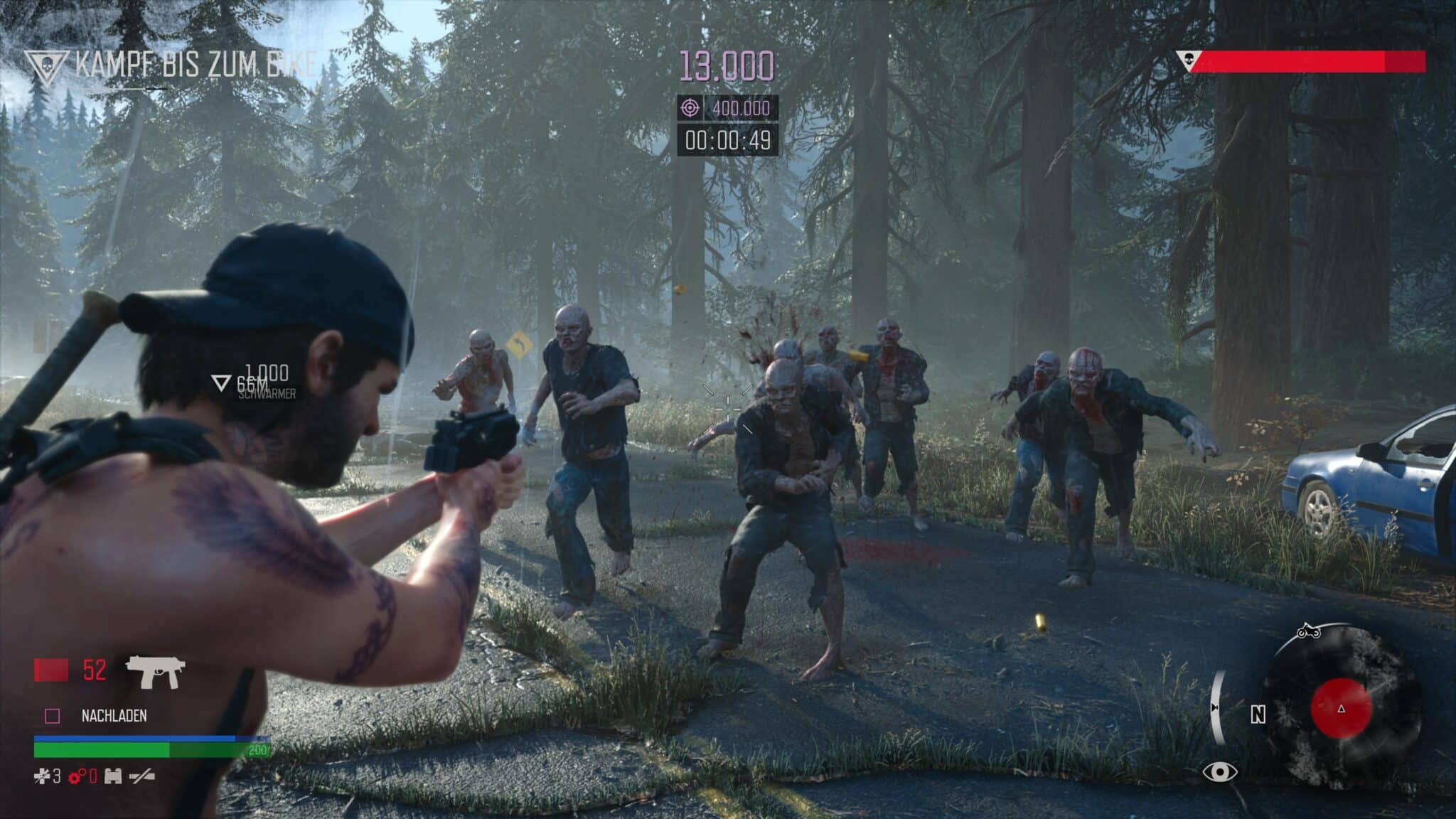Select the Kampf bis zum Bike objective
Viewport: 1456px width, 819px height.
click(x=192, y=65)
